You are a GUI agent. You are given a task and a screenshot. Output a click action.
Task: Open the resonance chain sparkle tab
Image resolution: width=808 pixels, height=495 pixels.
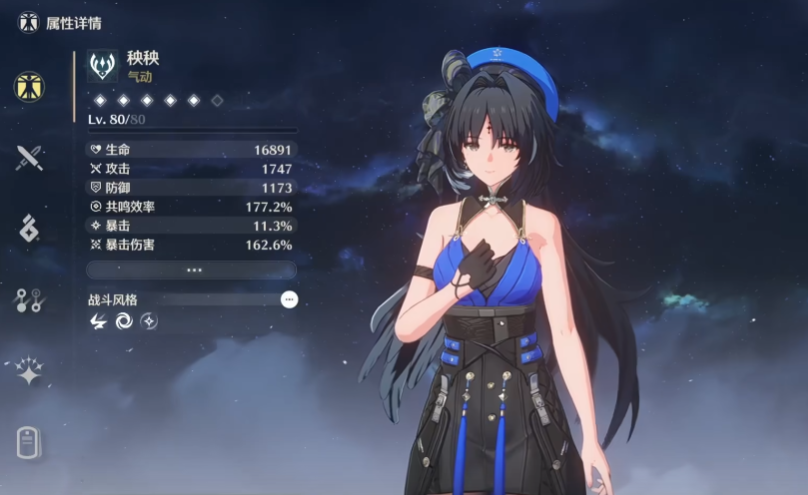click(28, 371)
